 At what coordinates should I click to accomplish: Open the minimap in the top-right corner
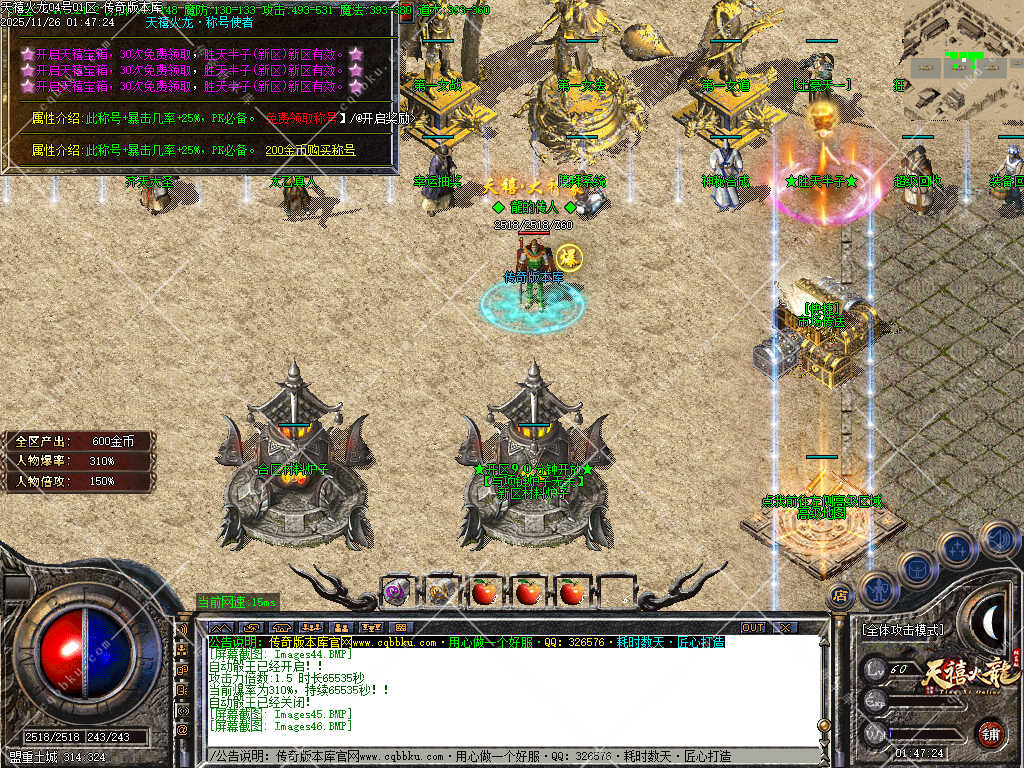(x=962, y=60)
